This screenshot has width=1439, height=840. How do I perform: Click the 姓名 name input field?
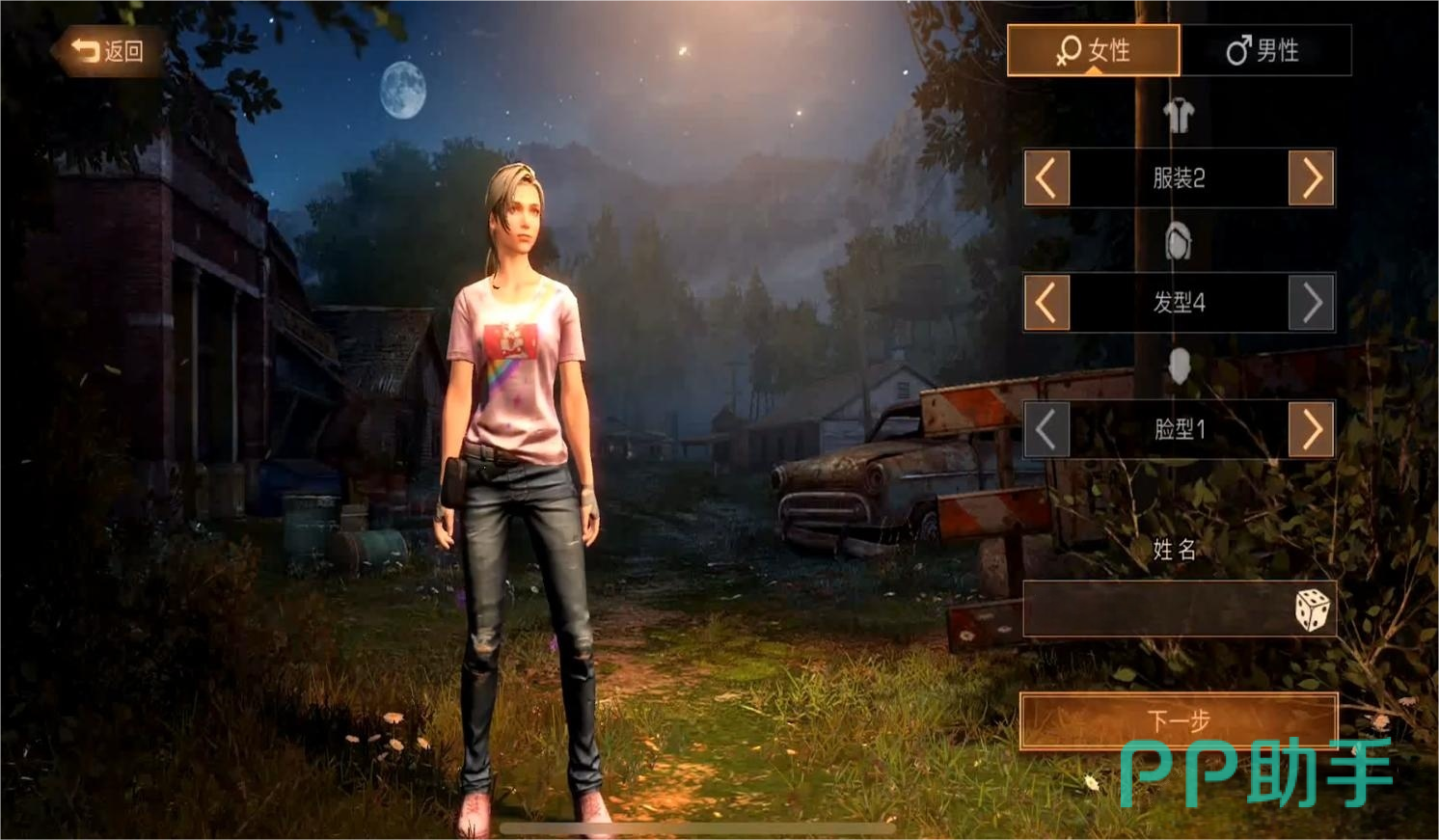coord(1154,610)
